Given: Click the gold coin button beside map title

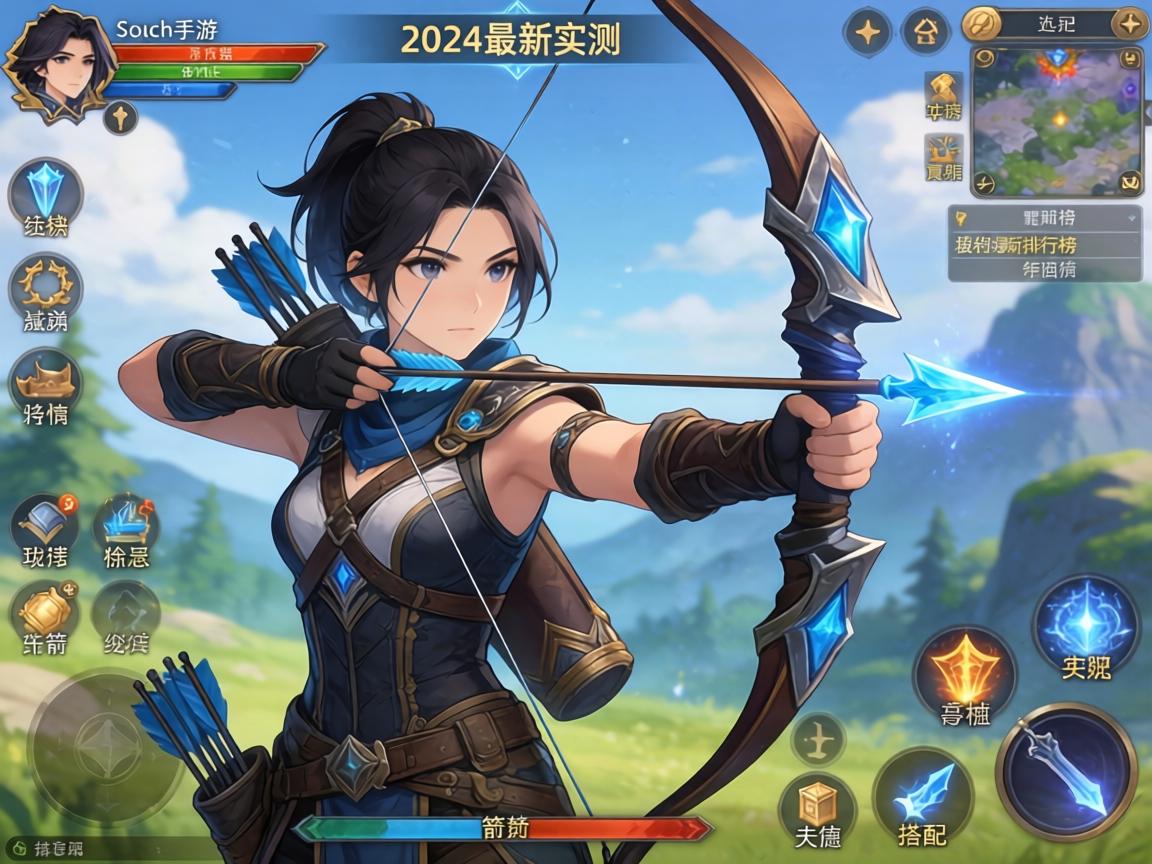Looking at the screenshot, I should (x=981, y=24).
